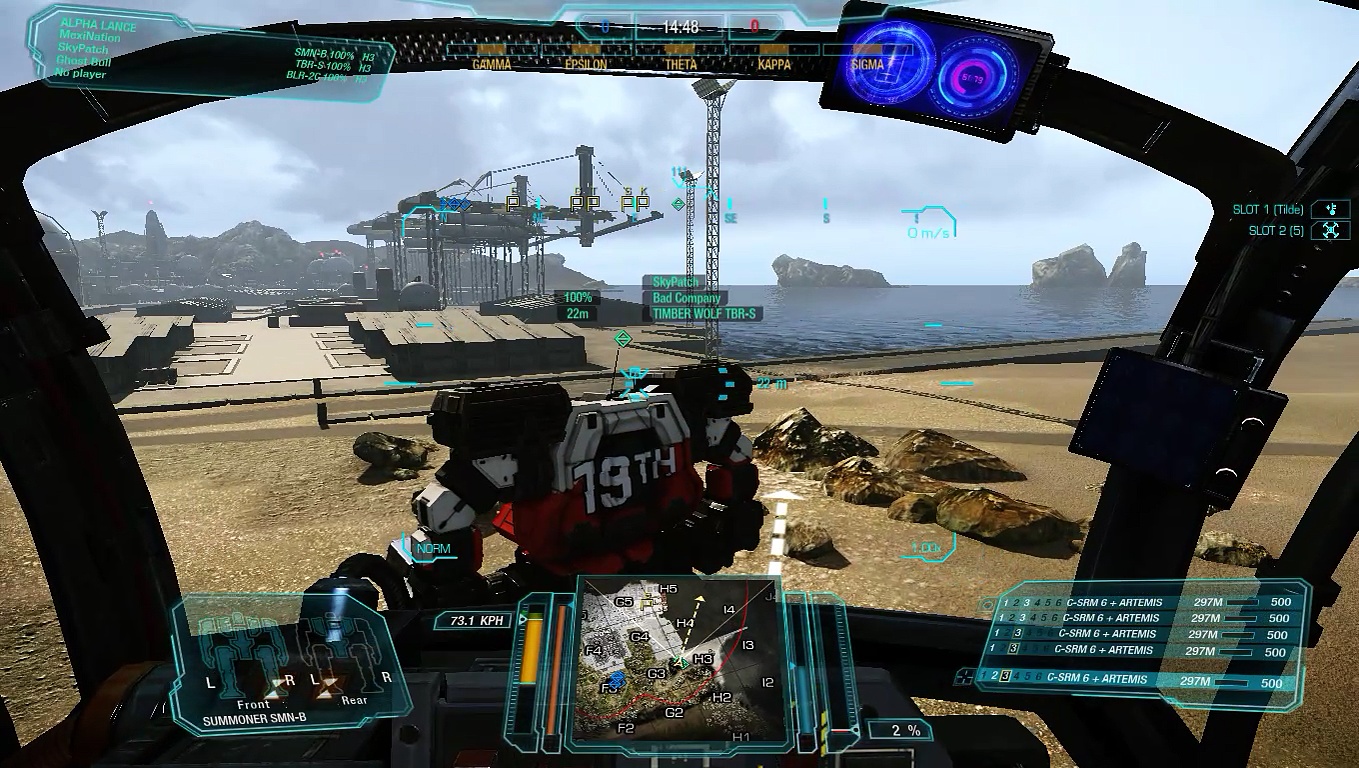1359x768 pixels.
Task: Toggle the NORM vision mode indicator
Action: click(x=433, y=549)
